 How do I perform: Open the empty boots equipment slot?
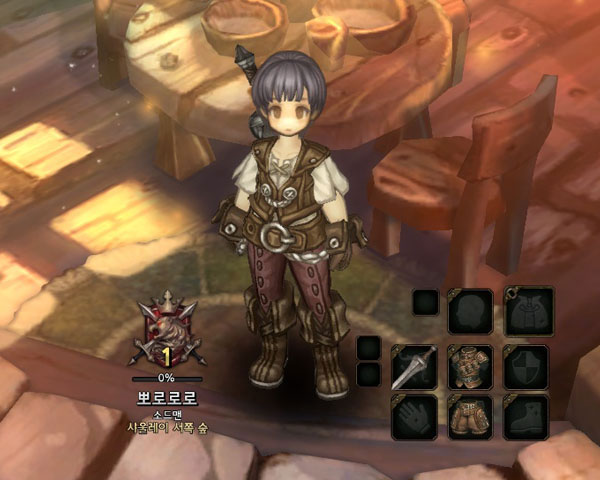(527, 416)
